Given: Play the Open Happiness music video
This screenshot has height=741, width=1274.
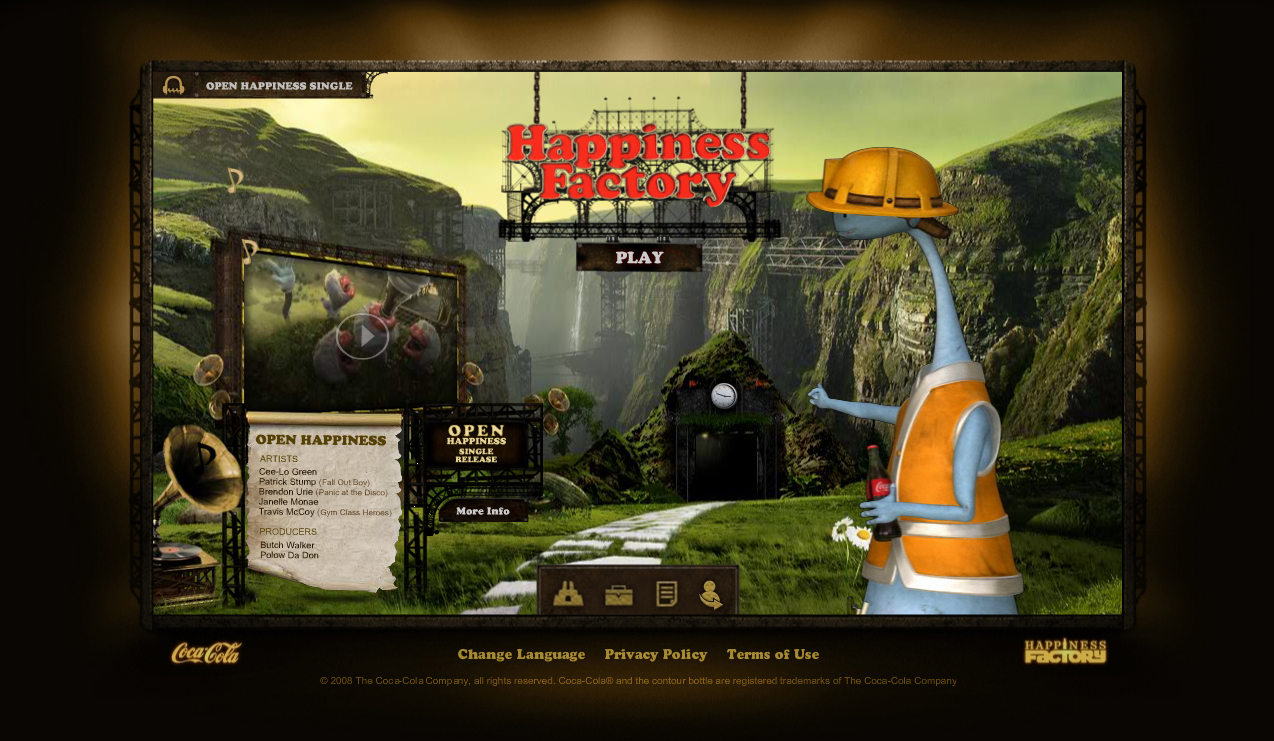Looking at the screenshot, I should (x=361, y=337).
